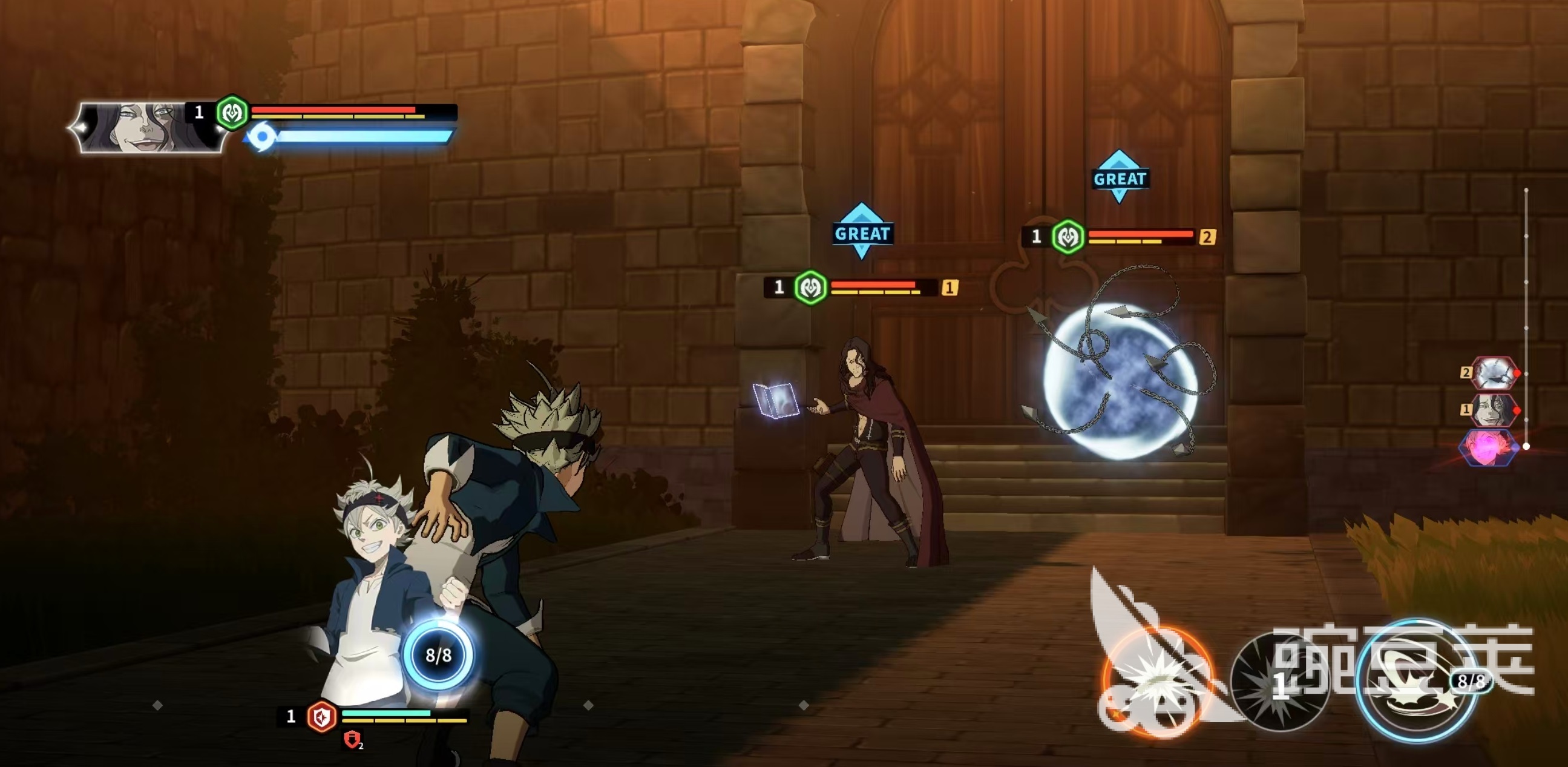Screen dimensions: 1568x767
Task: Select the chained orb turn-order portrait
Action: pos(1495,372)
